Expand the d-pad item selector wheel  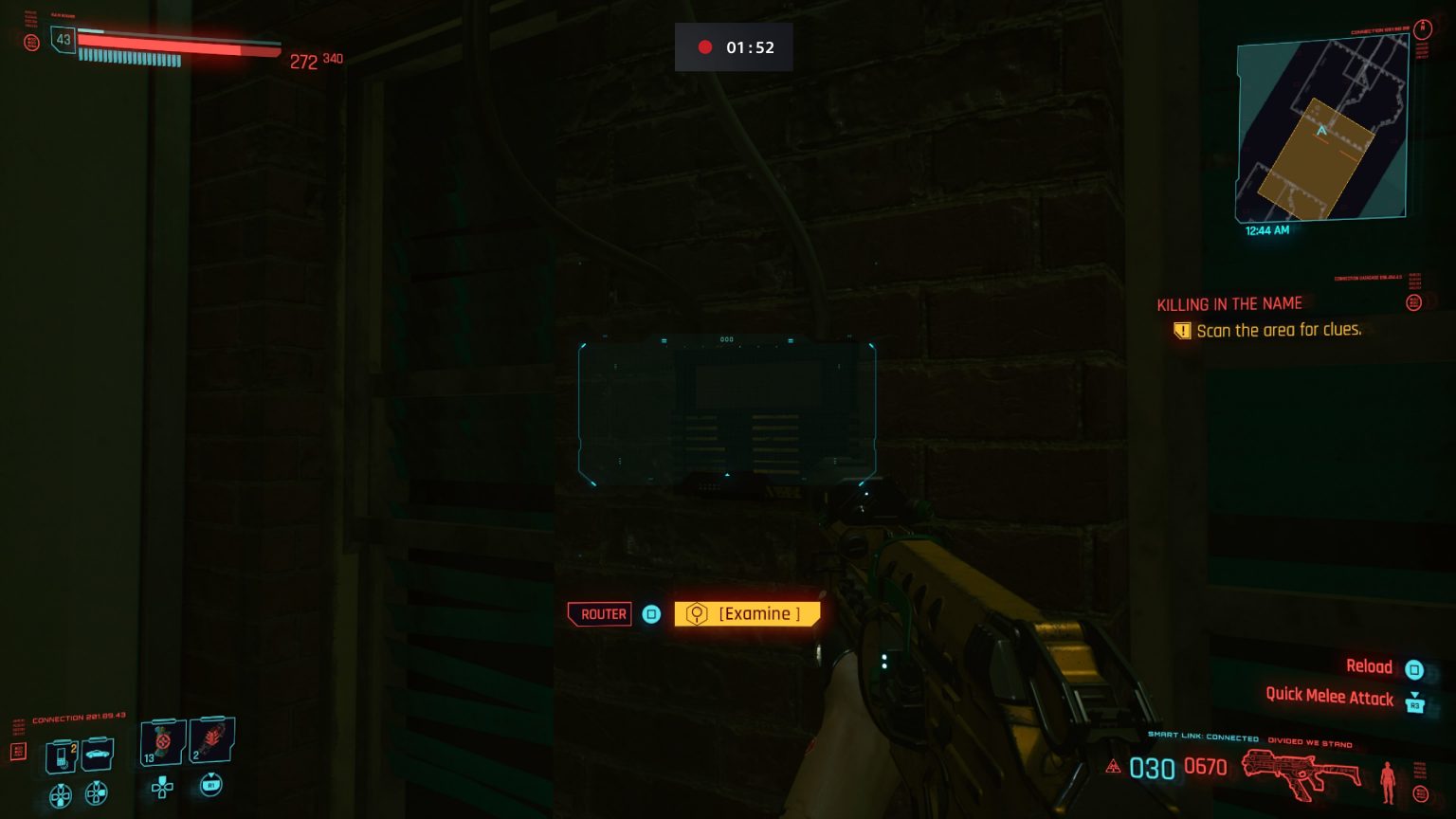(161, 789)
